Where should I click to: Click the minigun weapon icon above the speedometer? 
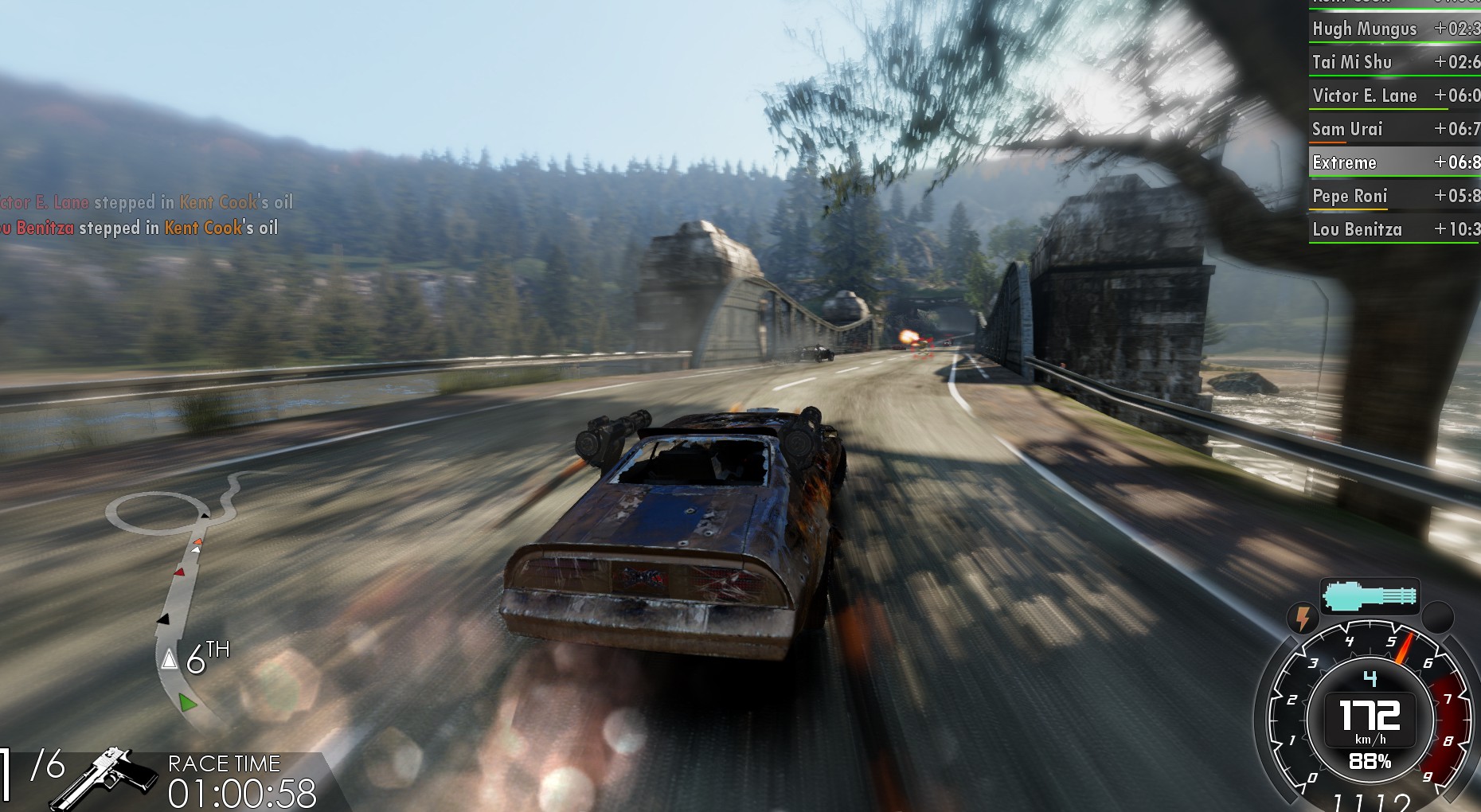tap(1371, 594)
